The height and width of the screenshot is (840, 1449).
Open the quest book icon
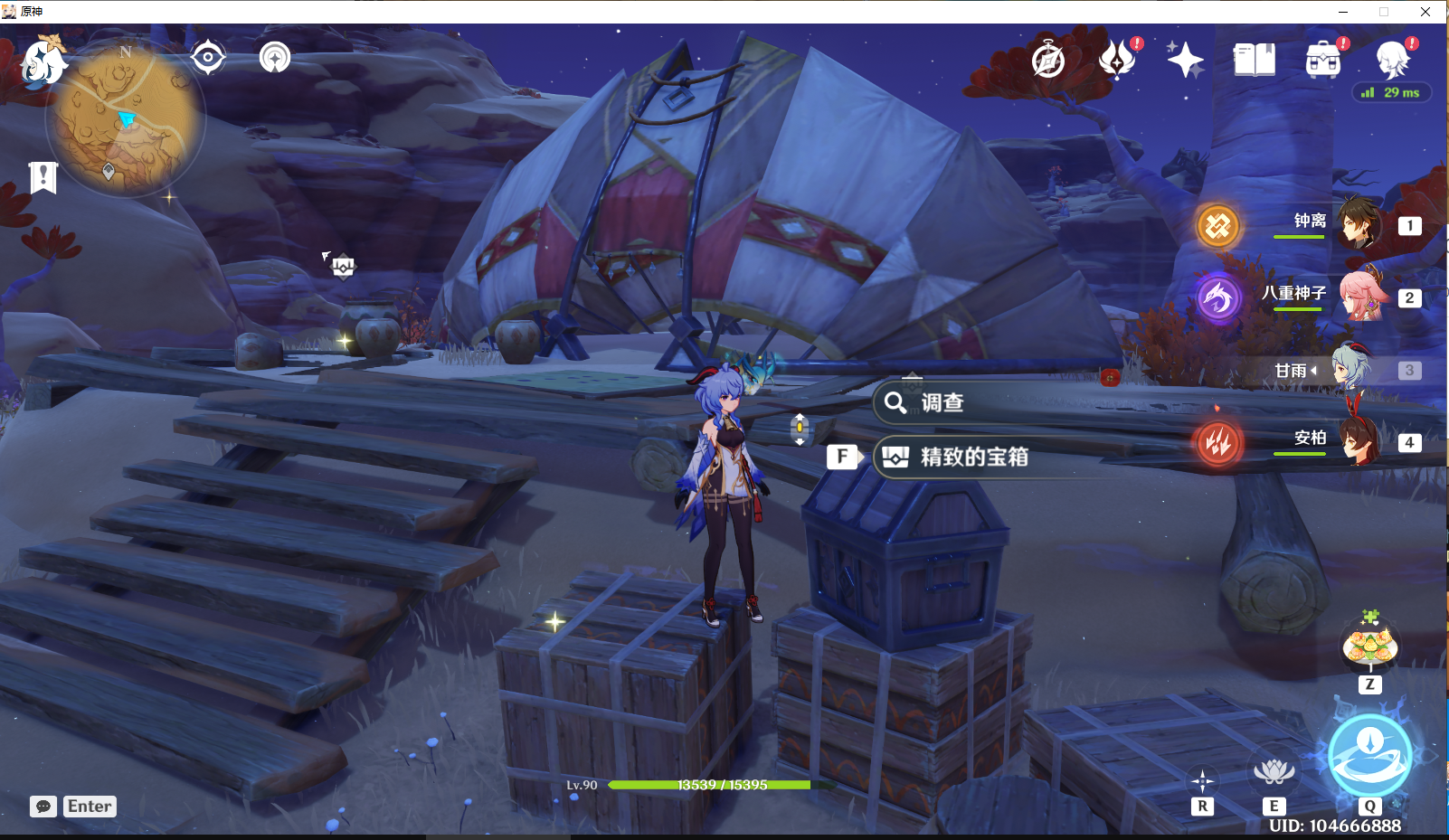pyautogui.click(x=1253, y=58)
